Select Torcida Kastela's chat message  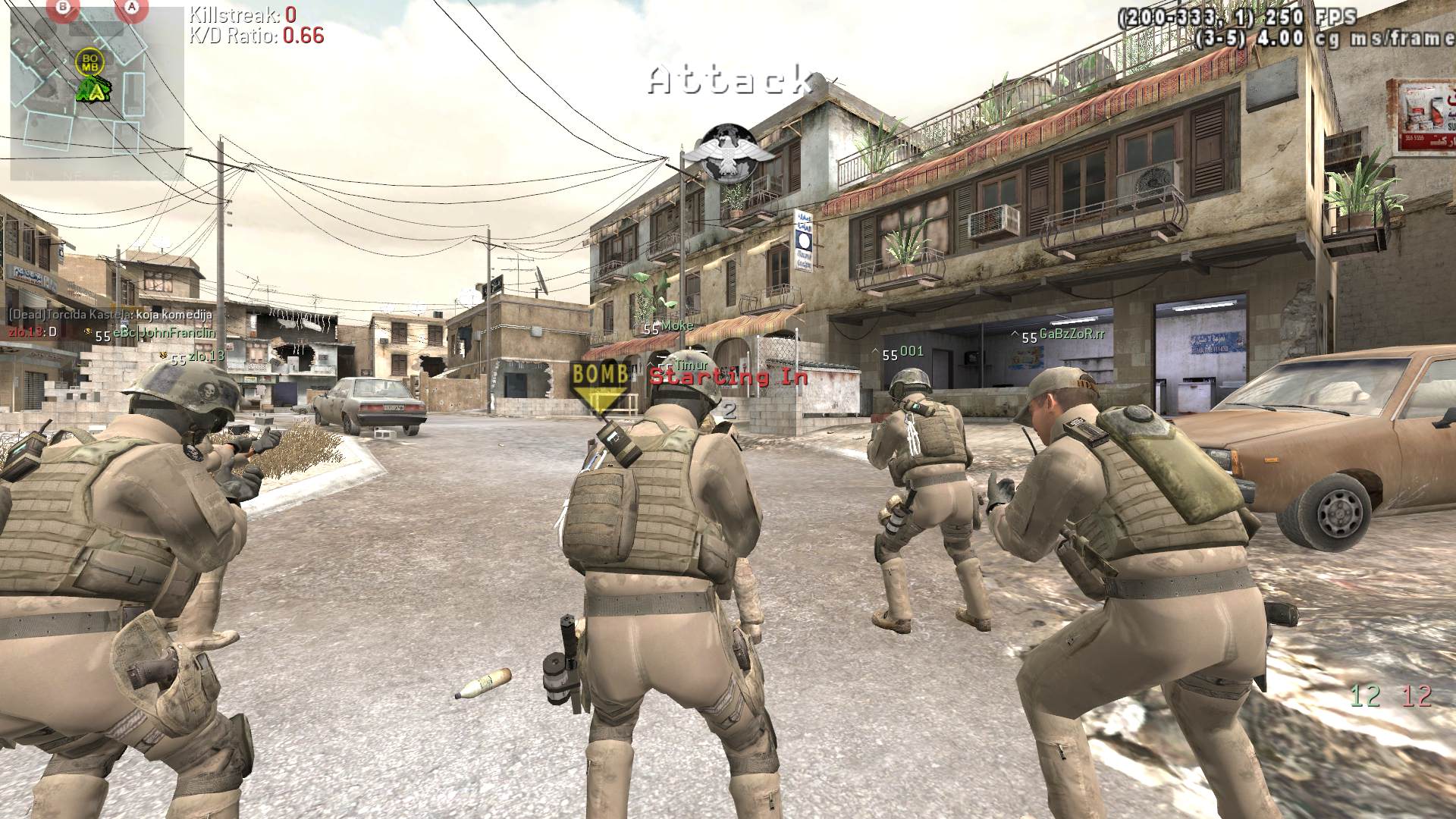(x=111, y=314)
